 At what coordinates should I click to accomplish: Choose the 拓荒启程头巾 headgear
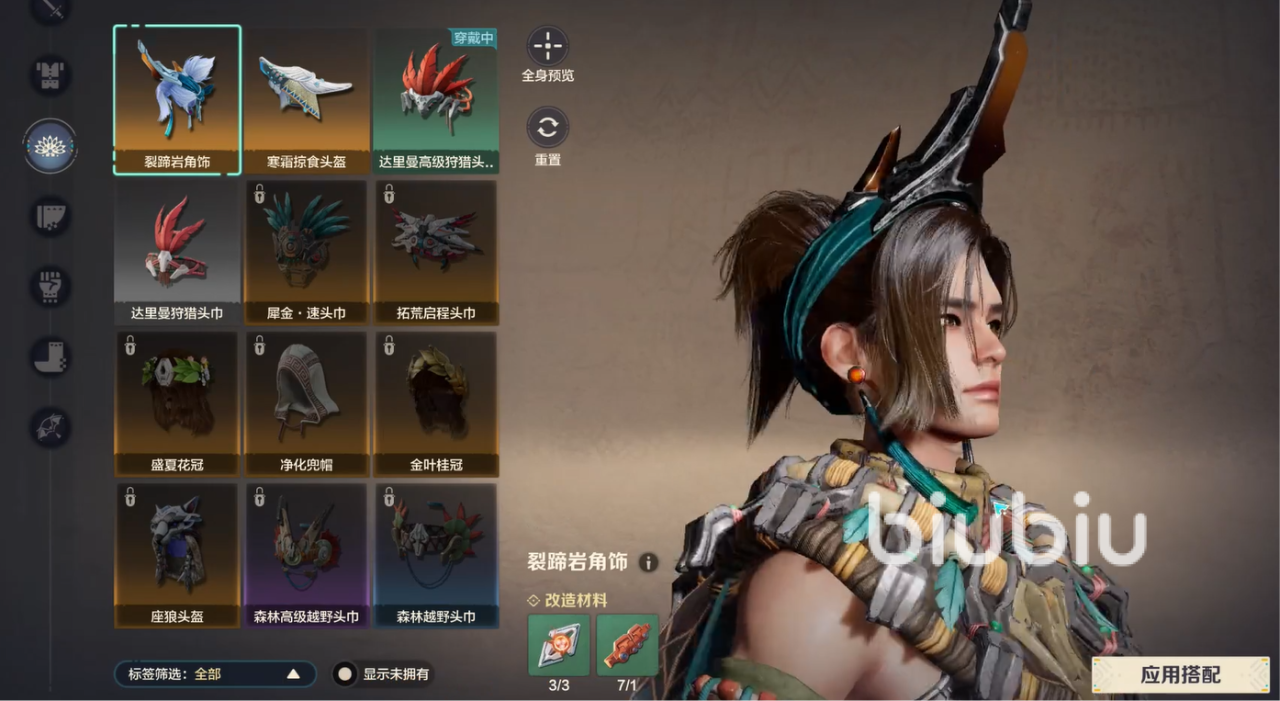(435, 251)
